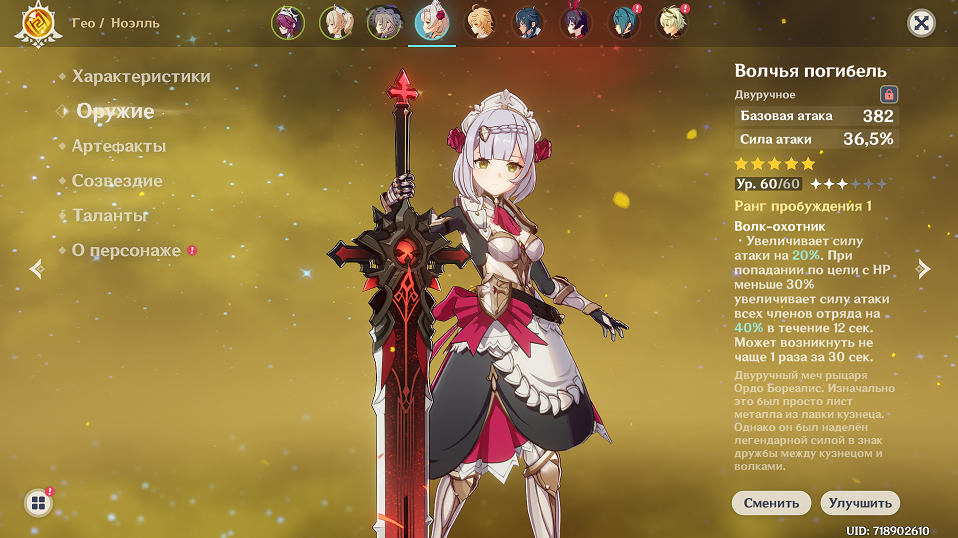
Task: Choose the blonde Aether traveler portrait
Action: (x=480, y=23)
